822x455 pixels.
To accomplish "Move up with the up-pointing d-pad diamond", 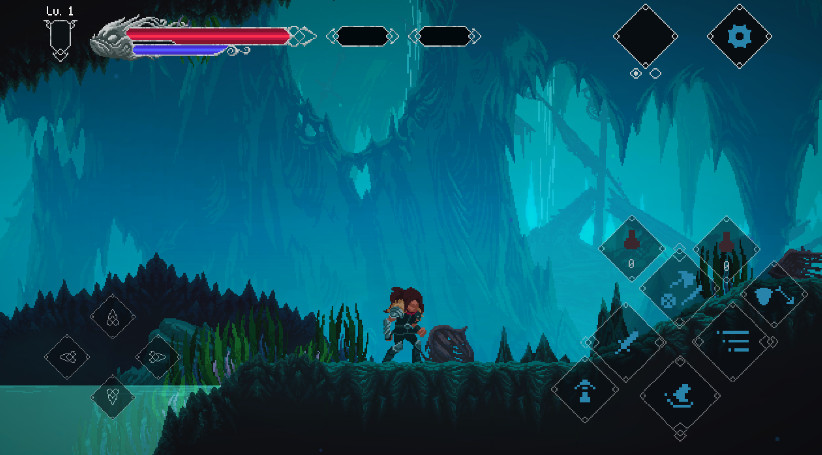I will [113, 317].
